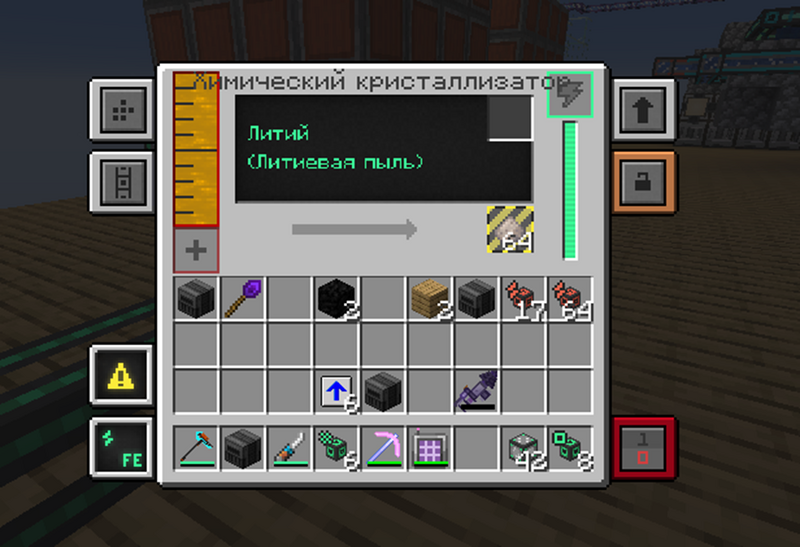Viewport: 800px width, 547px height.
Task: Select the lightning bolt energy slot
Action: 570,94
